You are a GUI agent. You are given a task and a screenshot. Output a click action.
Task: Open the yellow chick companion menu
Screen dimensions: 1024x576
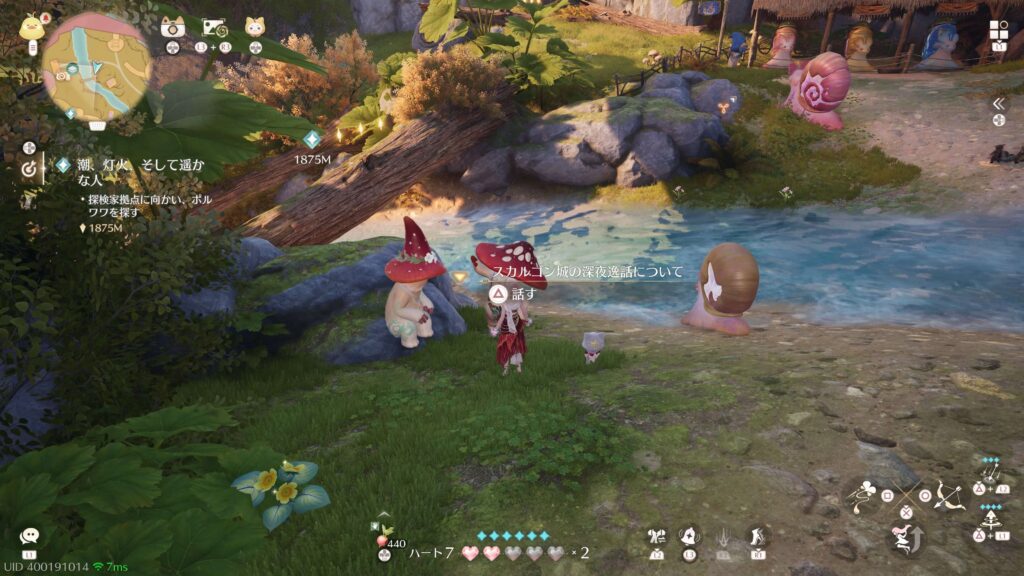[x=33, y=27]
